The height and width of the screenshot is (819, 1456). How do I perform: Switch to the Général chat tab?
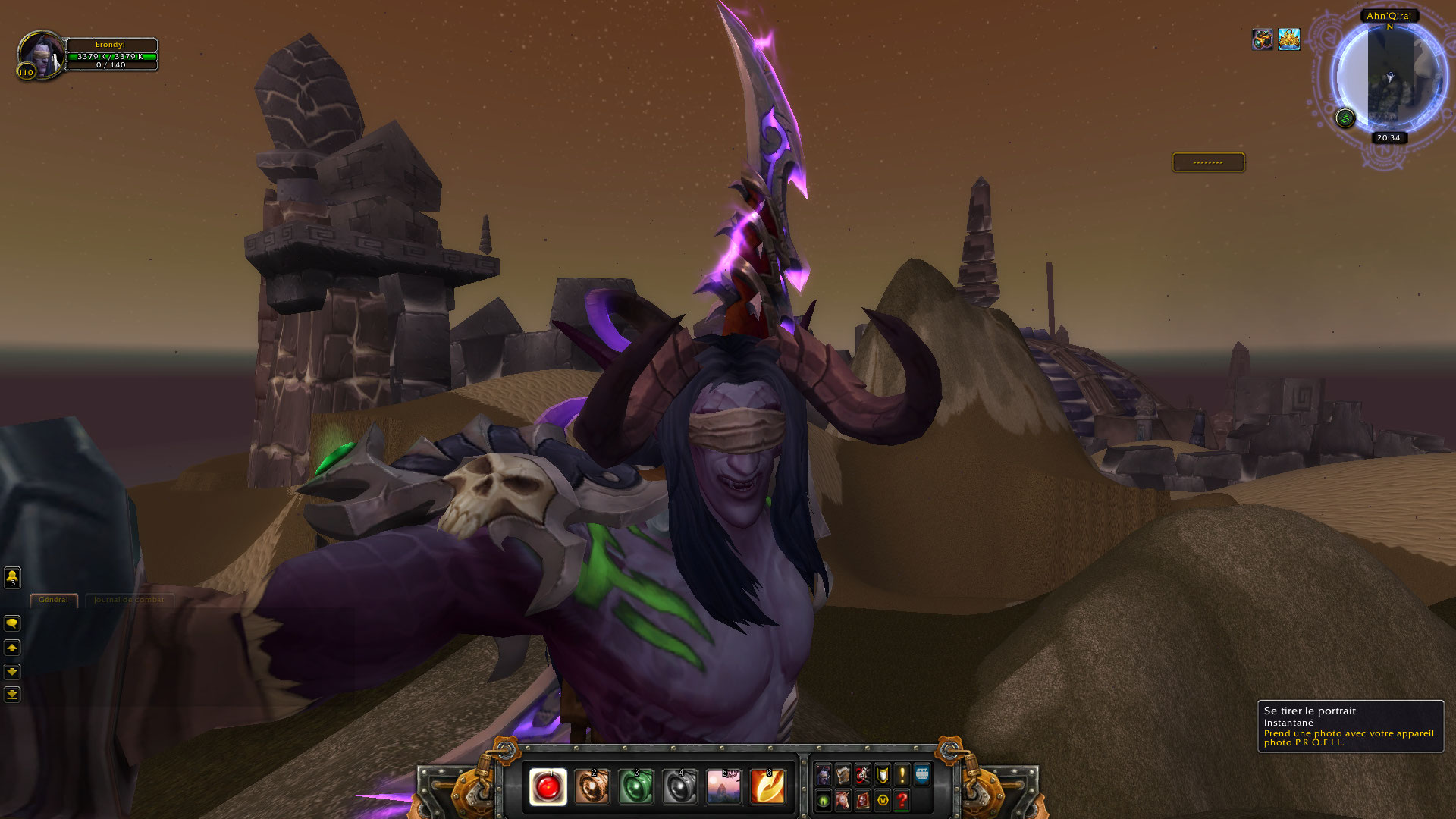(53, 600)
